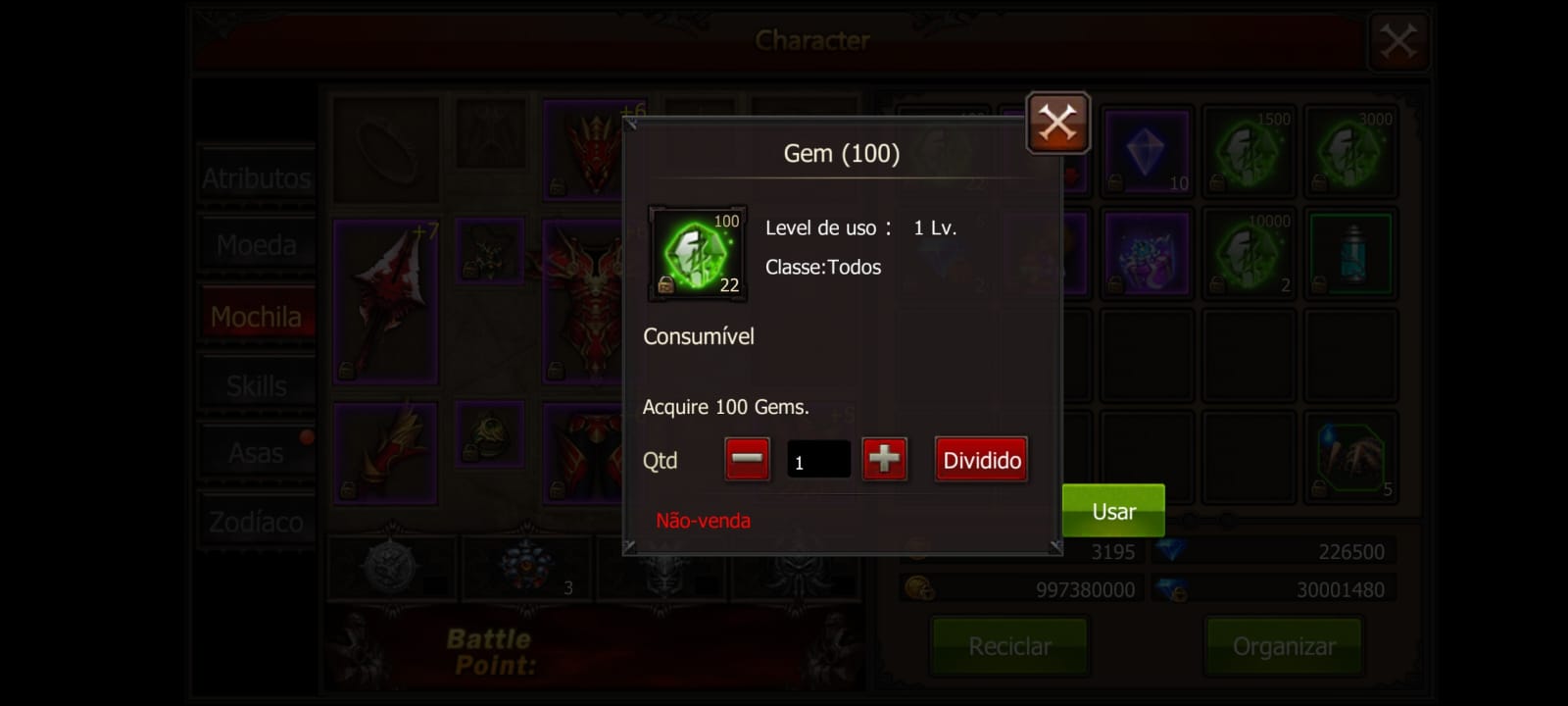The height and width of the screenshot is (706, 1568).
Task: Open the Moeda tab
Action: tap(256, 245)
